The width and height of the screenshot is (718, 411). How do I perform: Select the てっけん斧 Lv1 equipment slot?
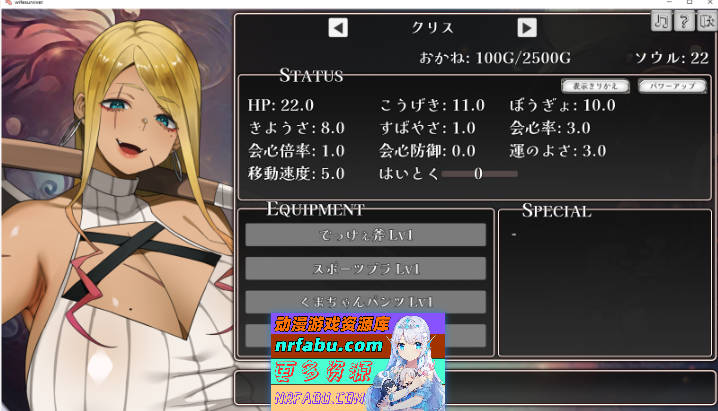[x=365, y=235]
